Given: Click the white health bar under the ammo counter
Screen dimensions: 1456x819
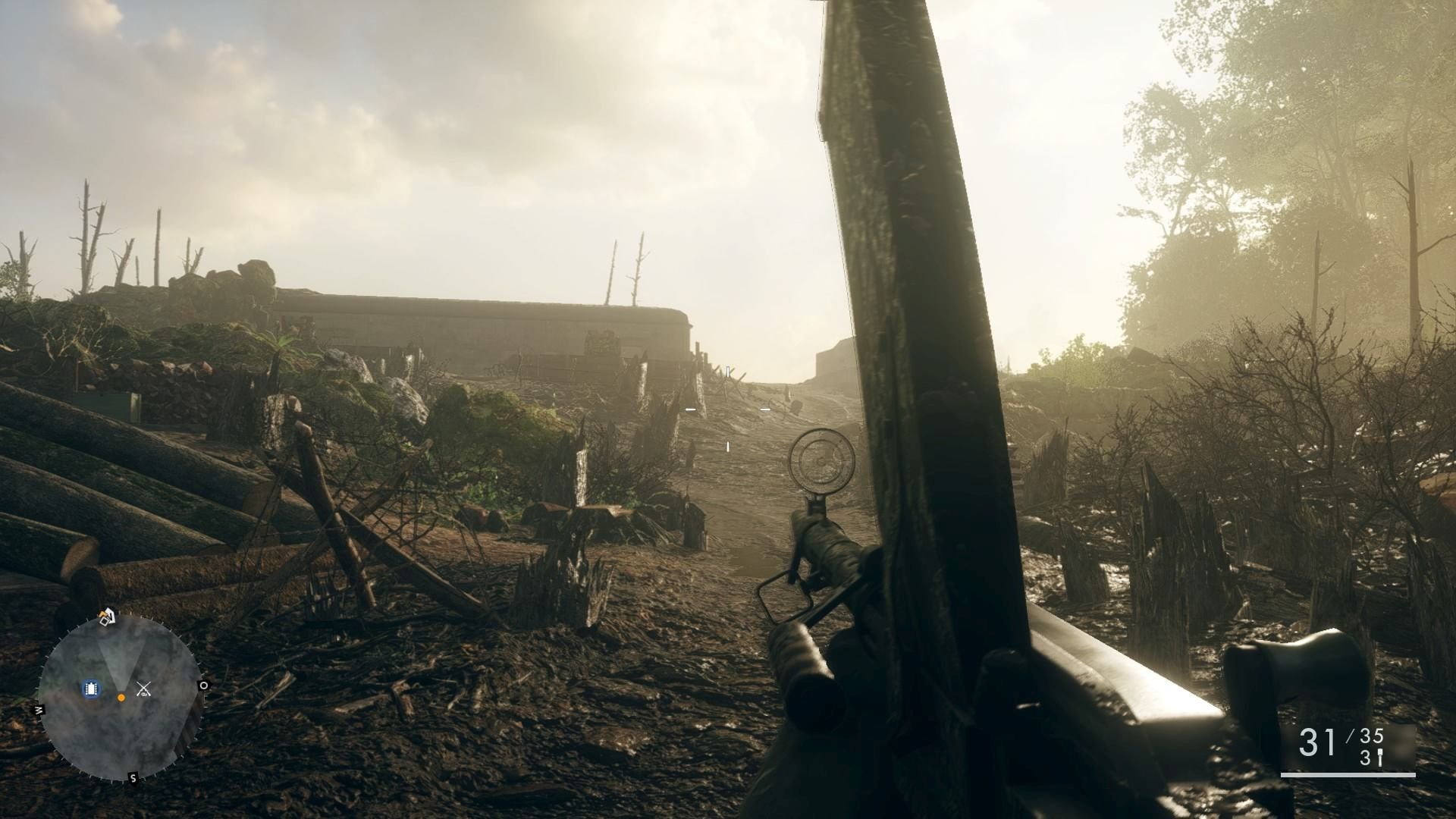Looking at the screenshot, I should pos(1348,774).
